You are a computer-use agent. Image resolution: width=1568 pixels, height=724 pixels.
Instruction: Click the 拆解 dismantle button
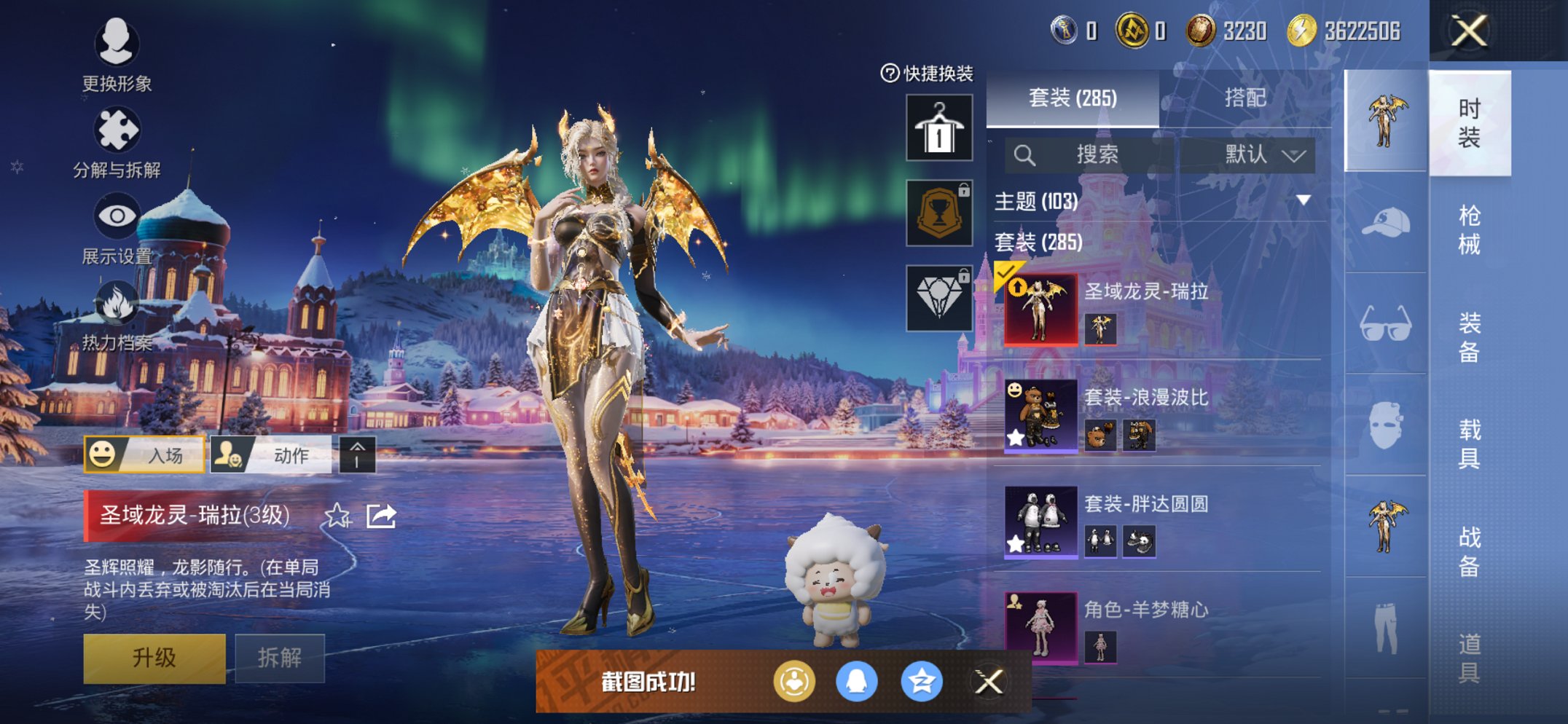[280, 658]
